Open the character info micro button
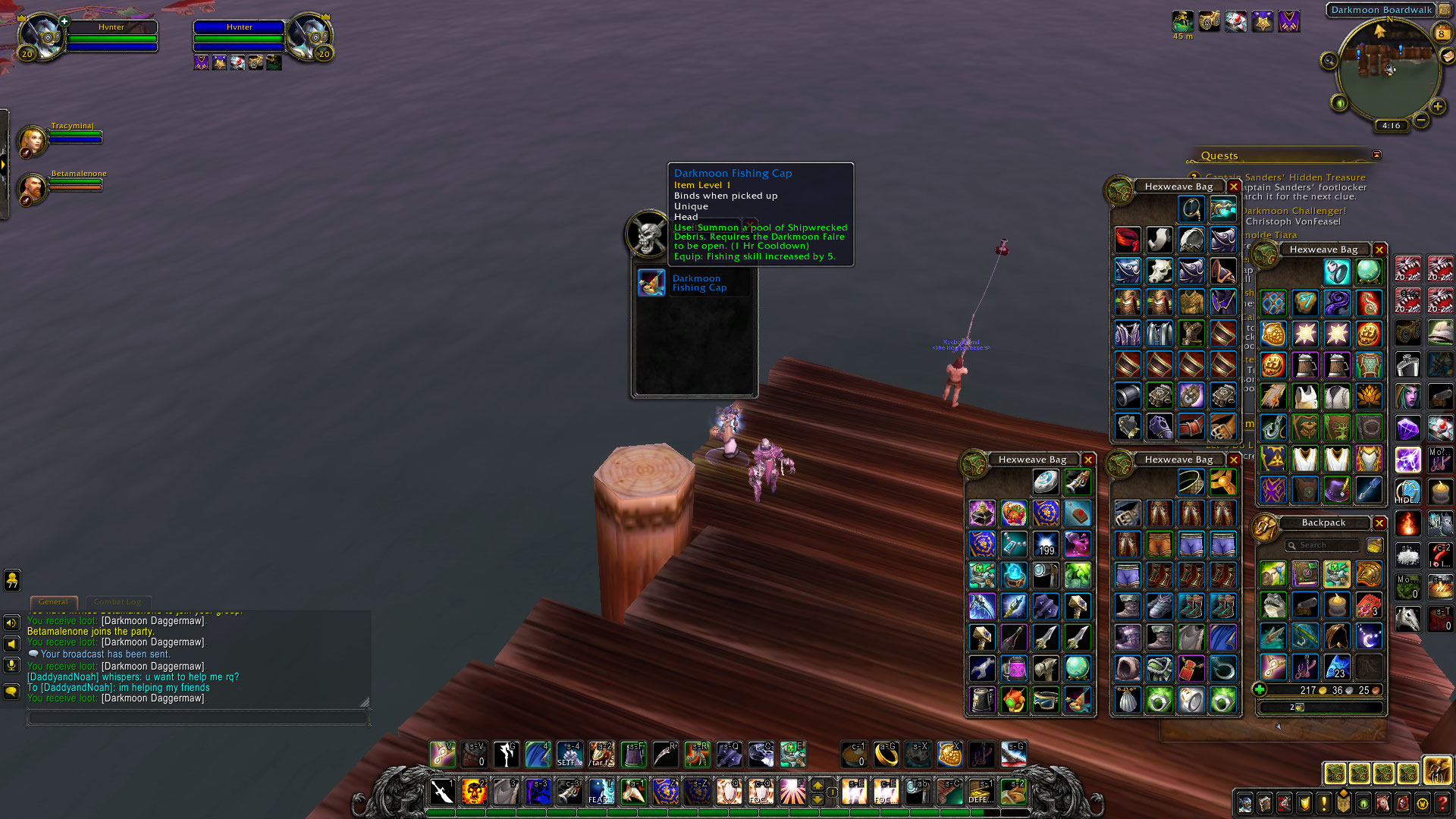 click(1245, 804)
